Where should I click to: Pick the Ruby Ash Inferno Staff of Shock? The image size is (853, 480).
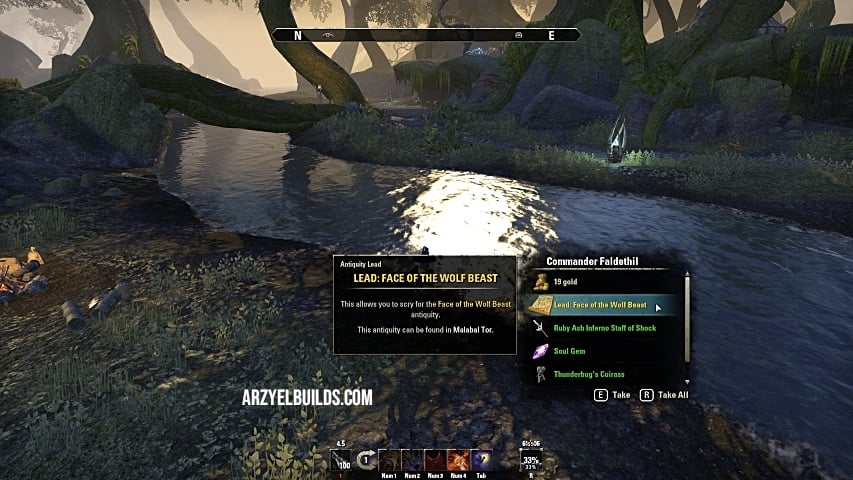click(604, 328)
